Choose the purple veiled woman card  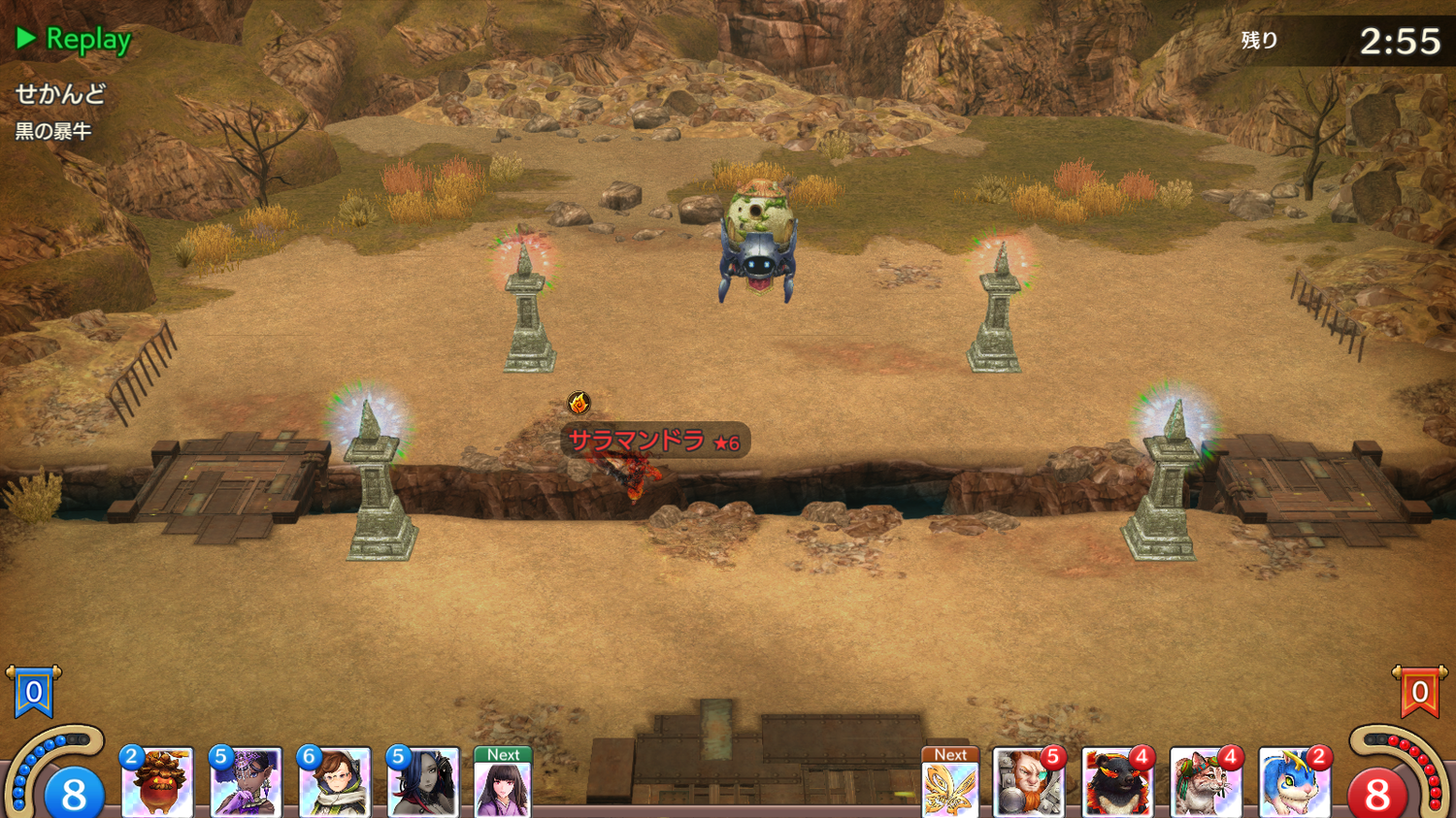(246, 782)
